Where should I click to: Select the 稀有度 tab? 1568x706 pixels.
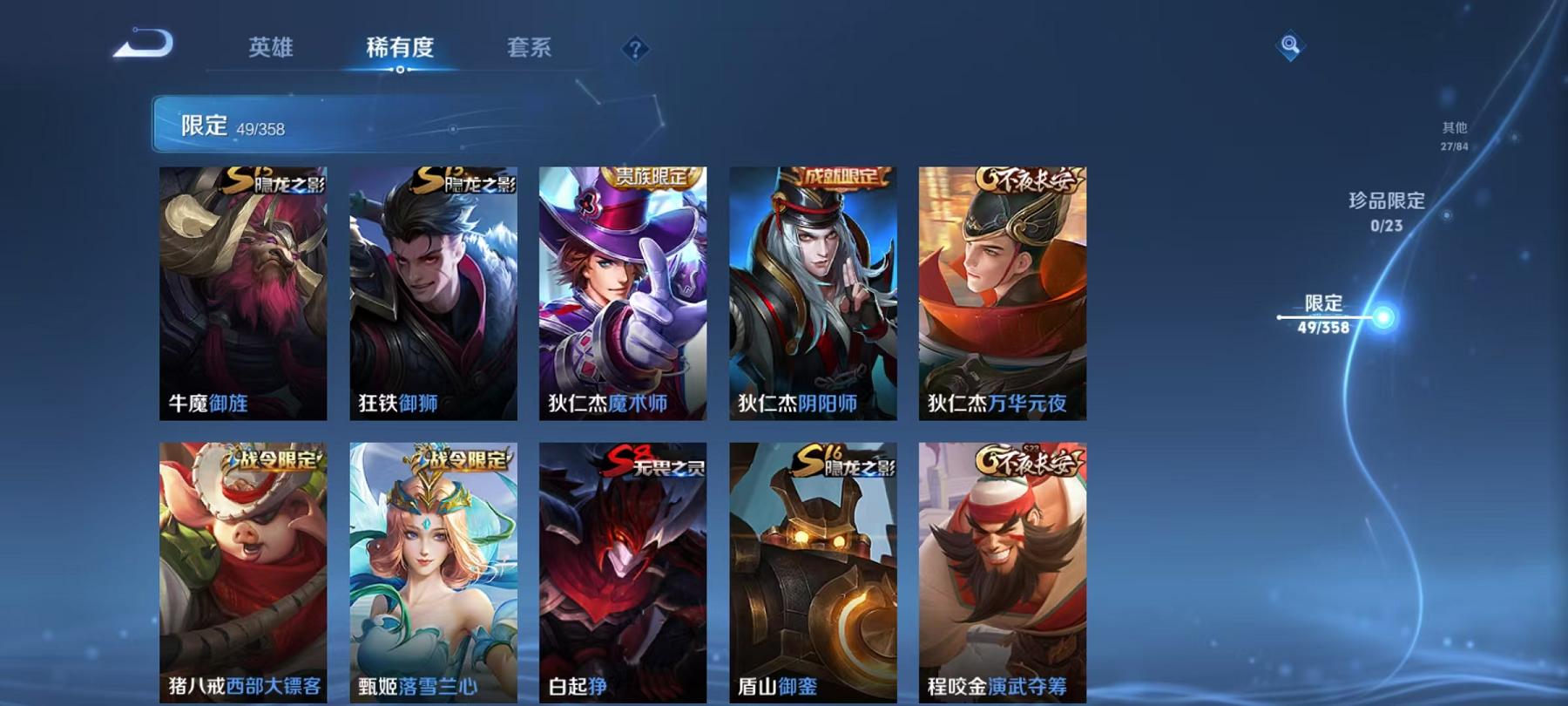[400, 50]
